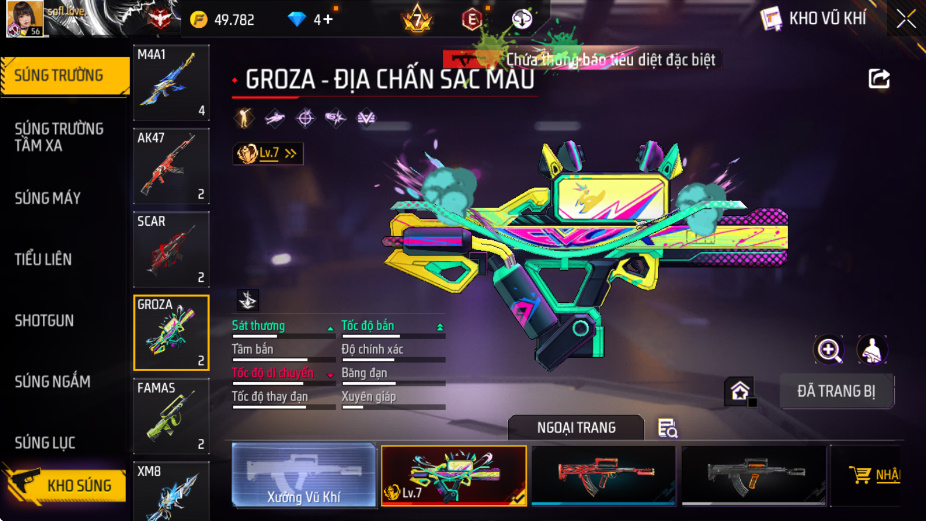
Task: Select the Xưởng Vũ Khí skin tile
Action: 304,475
